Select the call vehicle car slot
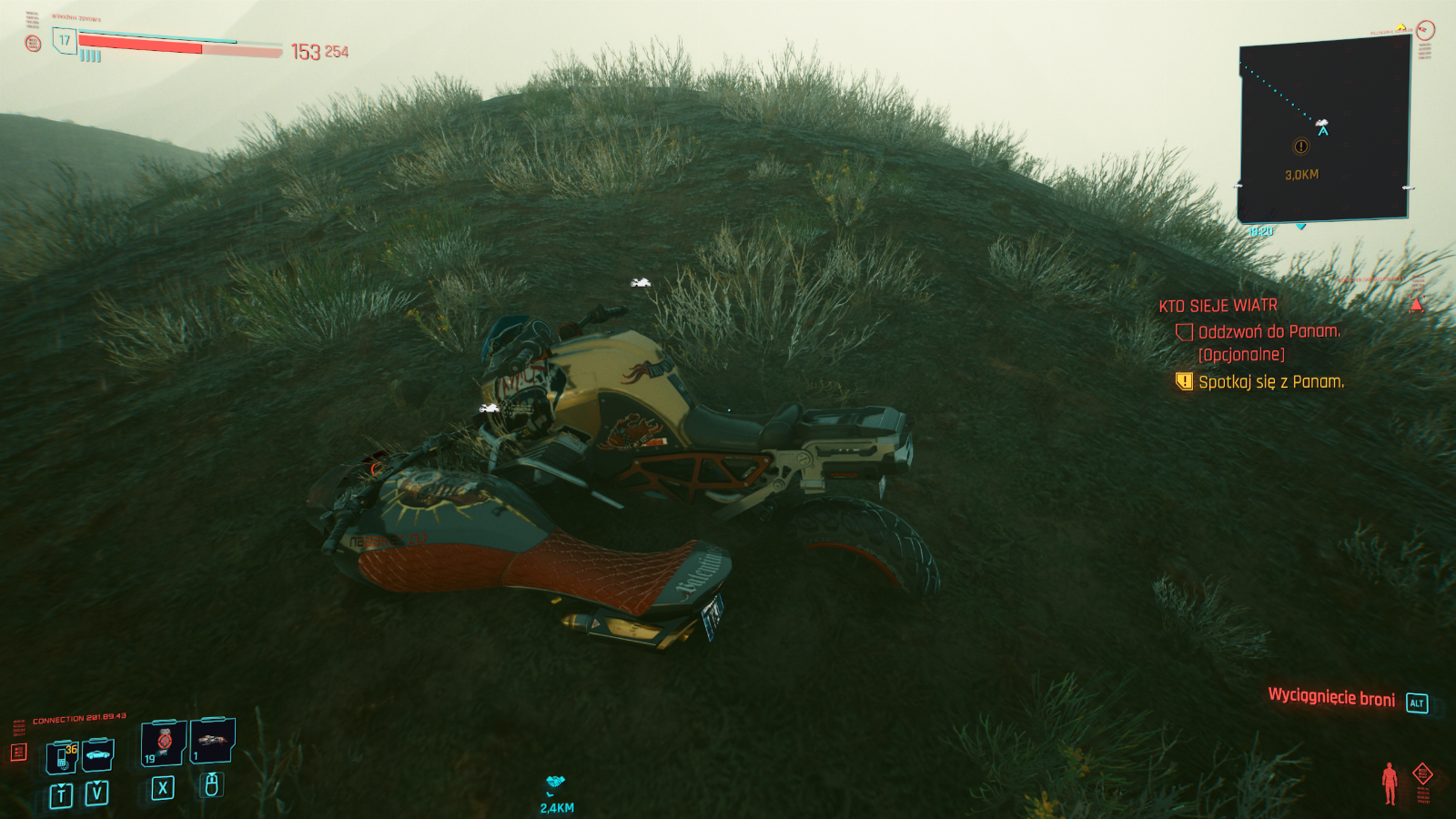This screenshot has height=819, width=1456. (98, 754)
